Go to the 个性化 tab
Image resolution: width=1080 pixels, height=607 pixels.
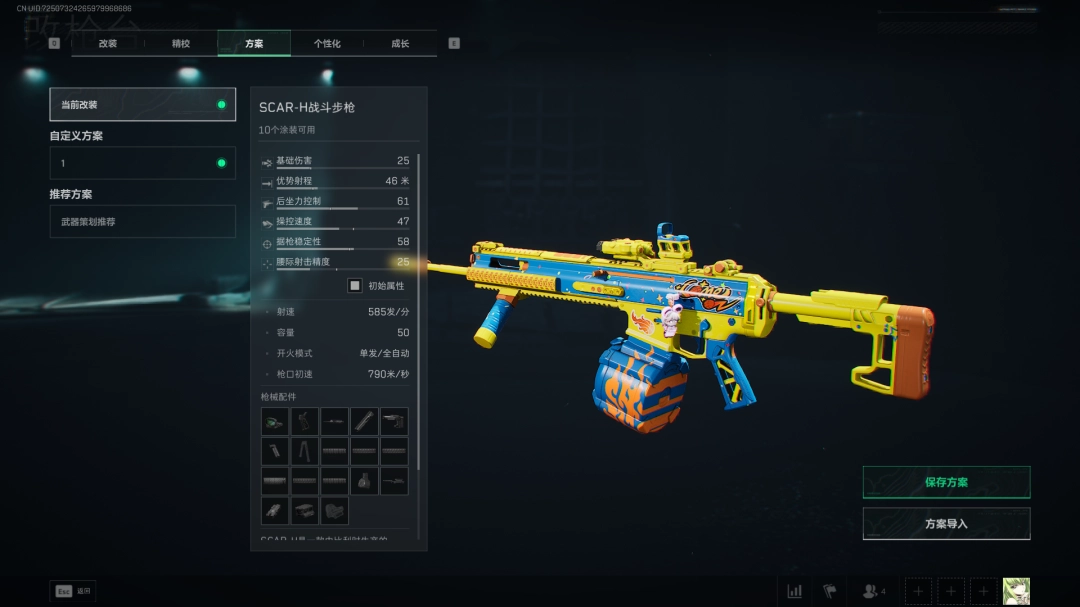coord(327,44)
